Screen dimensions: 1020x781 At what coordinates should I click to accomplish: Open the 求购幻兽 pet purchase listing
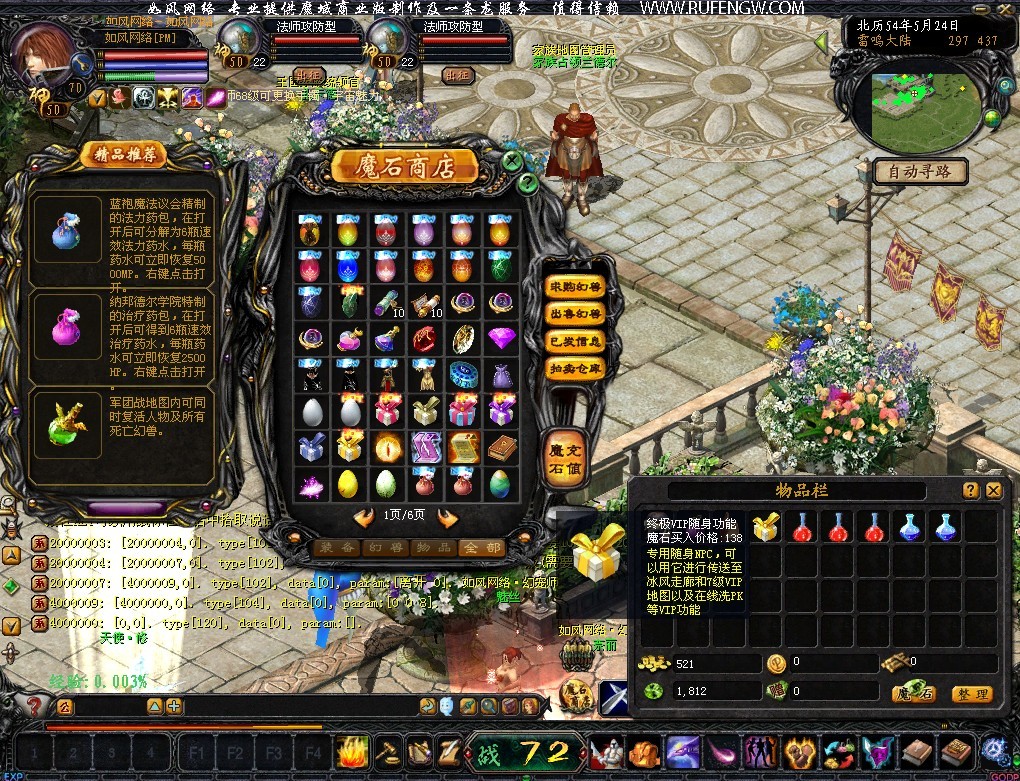575,287
